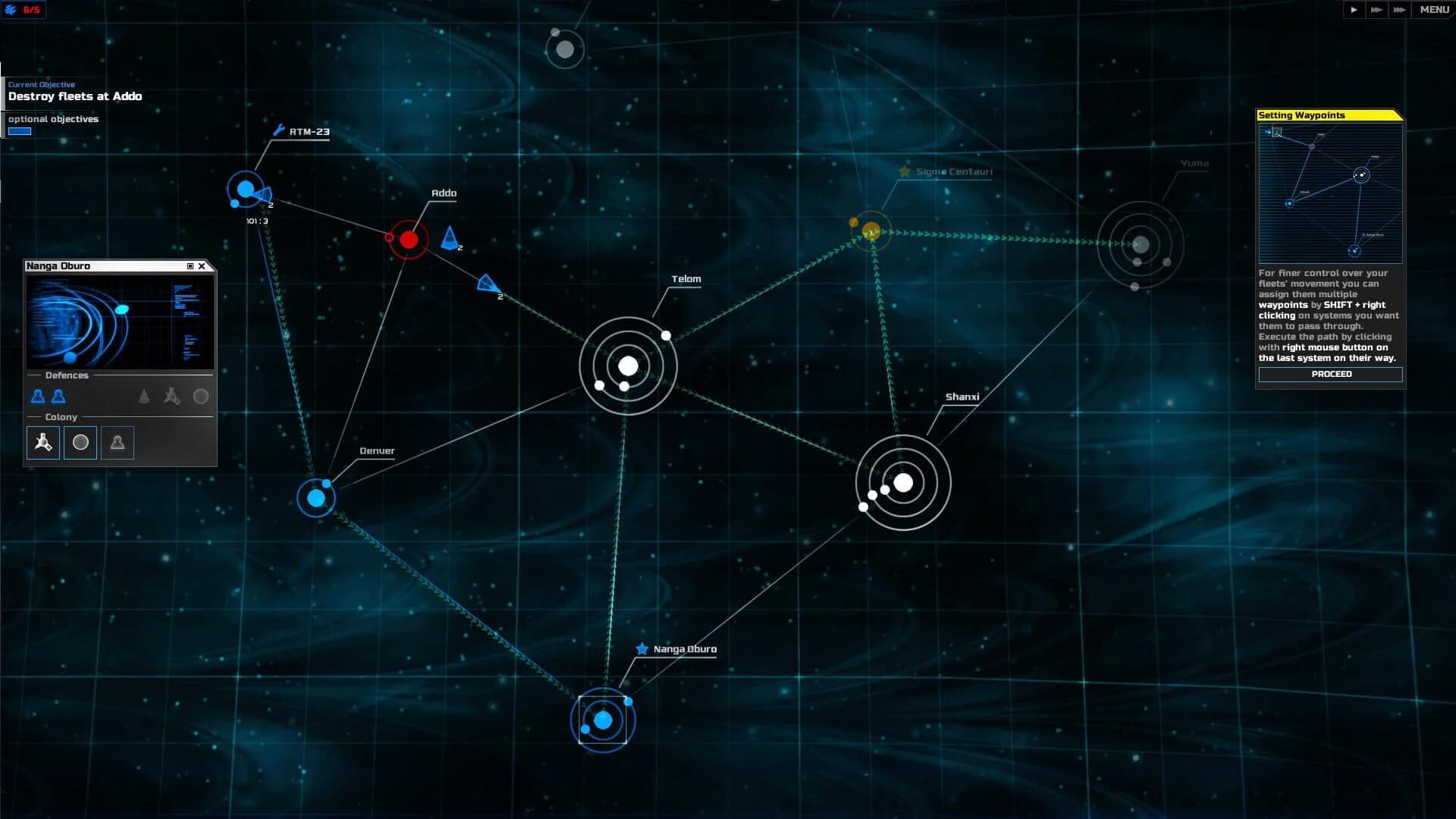Select the red Addo system
1456x819 pixels.
[409, 239]
